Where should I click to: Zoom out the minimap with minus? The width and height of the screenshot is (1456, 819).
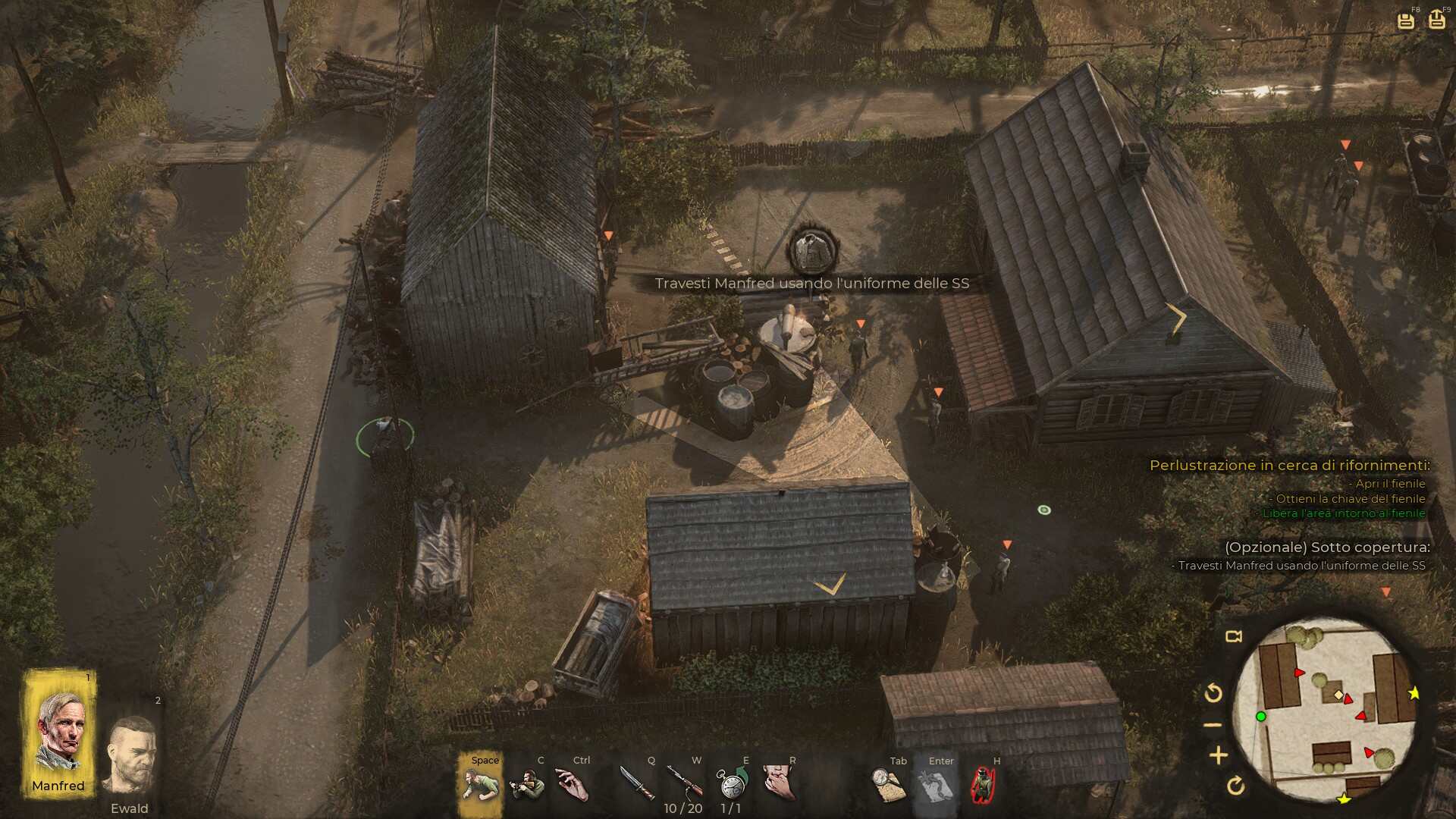pyautogui.click(x=1213, y=726)
